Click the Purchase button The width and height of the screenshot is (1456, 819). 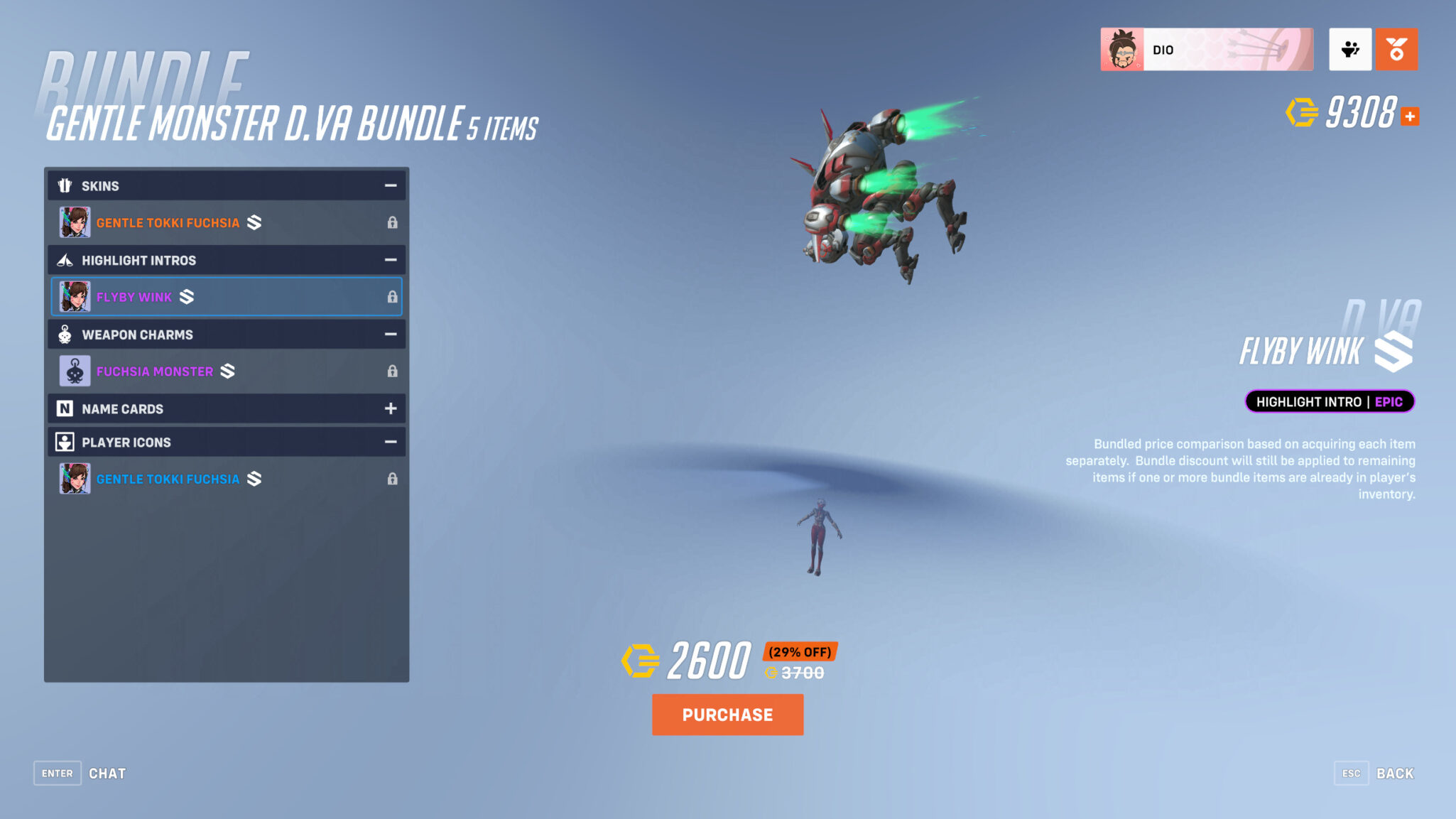[x=727, y=715]
